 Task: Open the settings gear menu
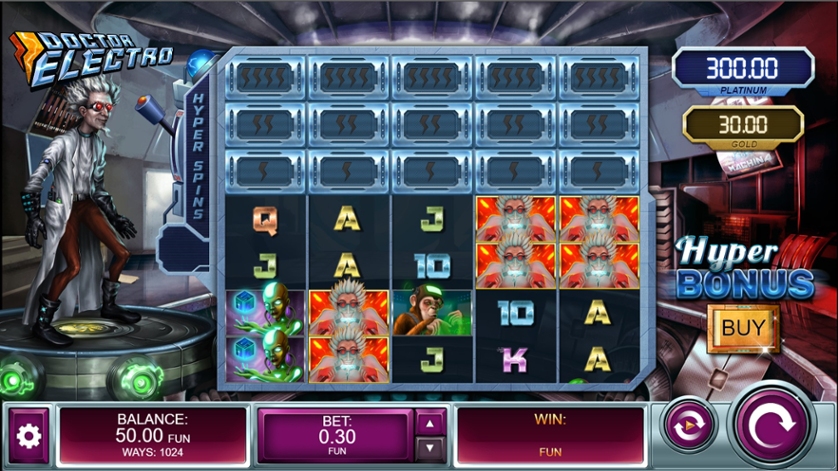tap(29, 436)
